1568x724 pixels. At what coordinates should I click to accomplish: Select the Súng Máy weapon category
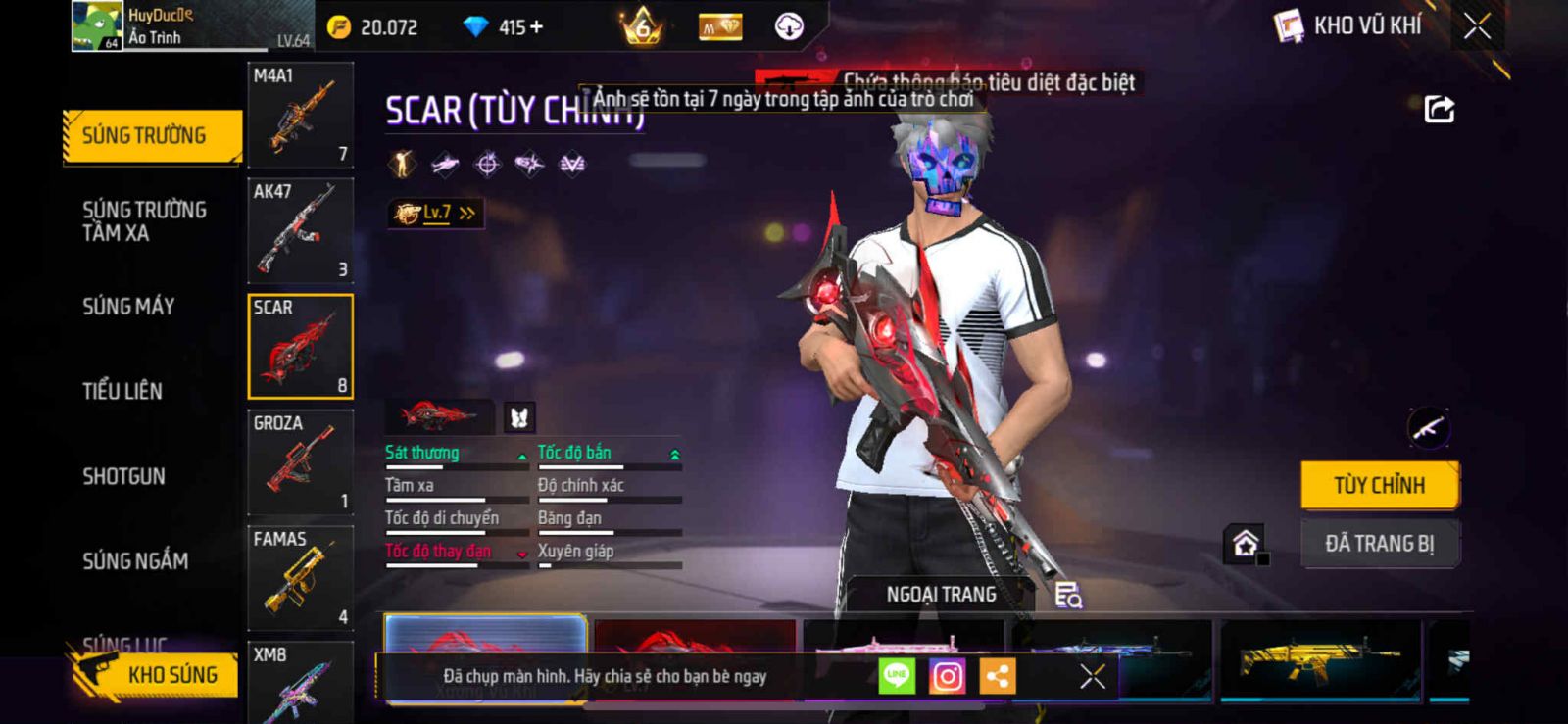click(128, 307)
